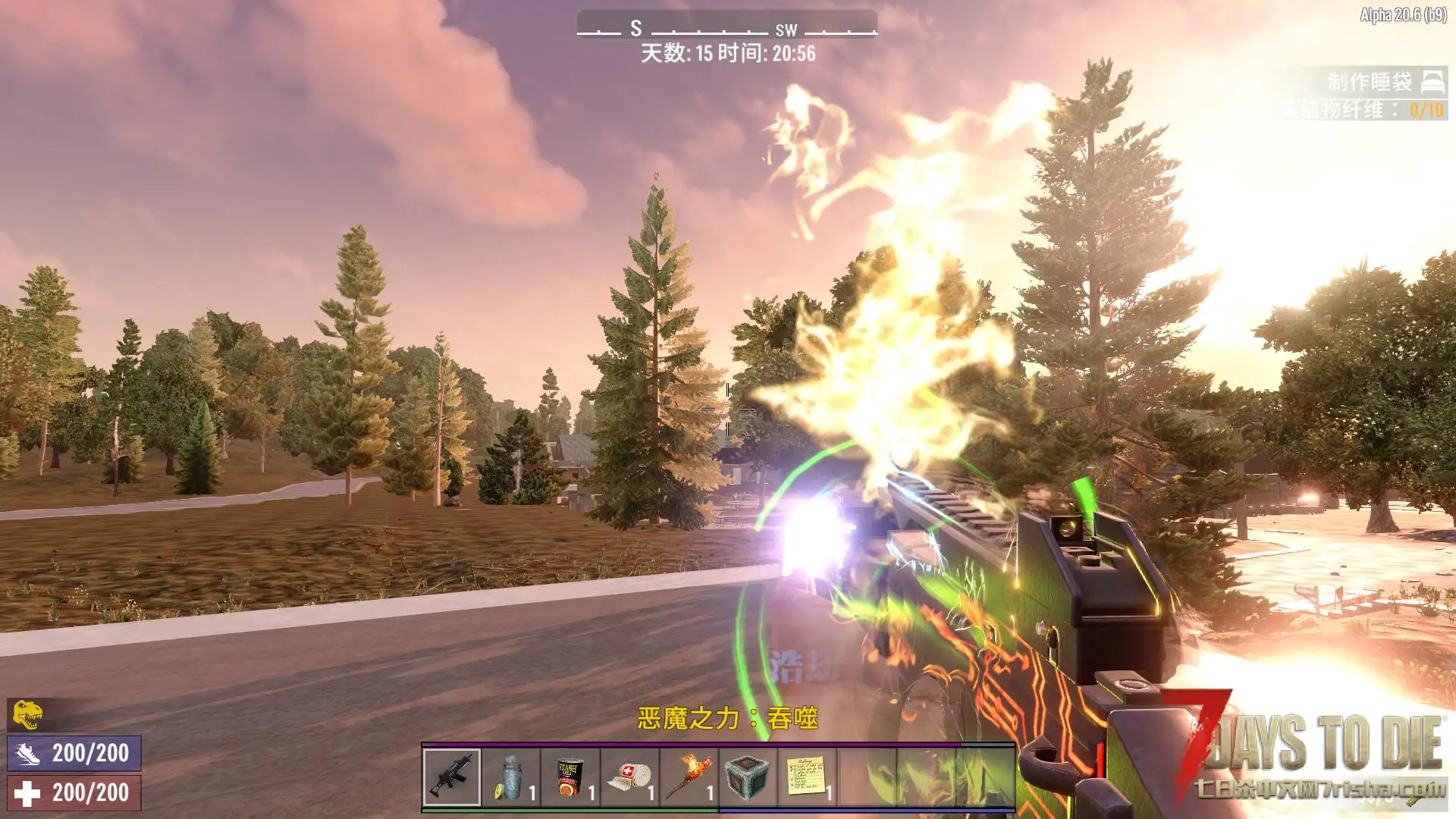Select the water jar hotbar slot

(511, 777)
